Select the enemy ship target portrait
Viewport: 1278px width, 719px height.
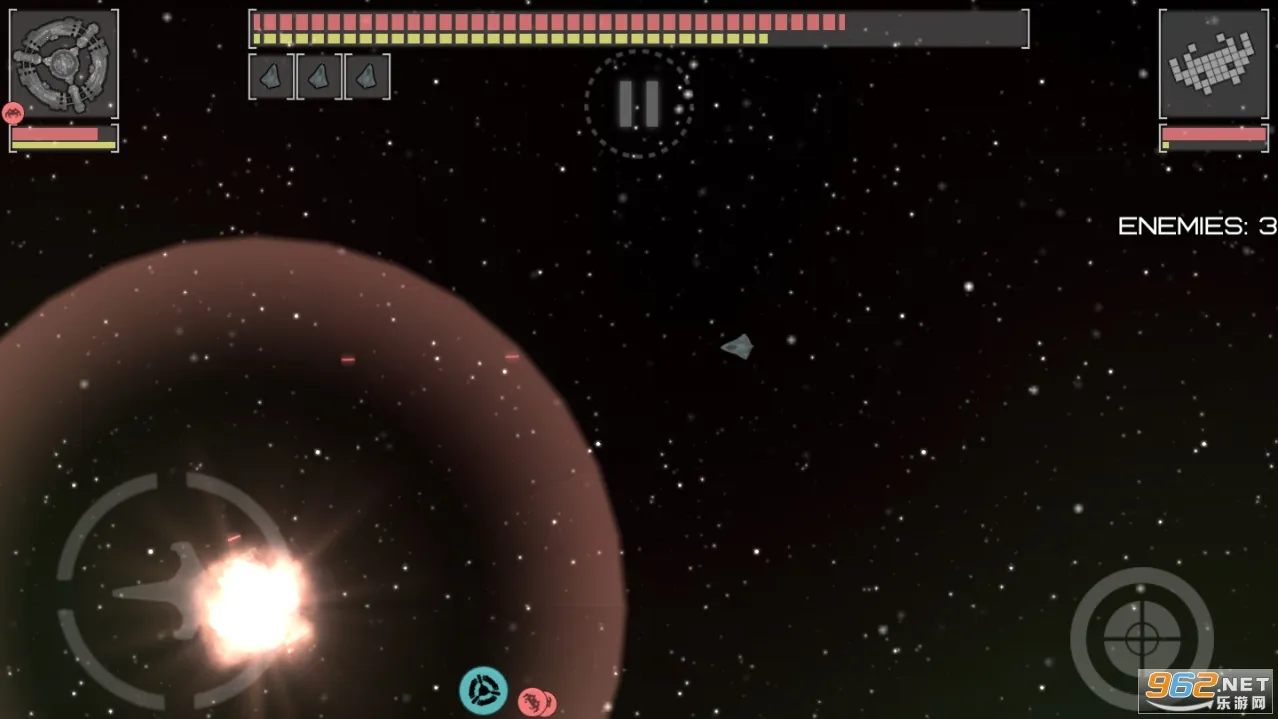coord(1213,64)
